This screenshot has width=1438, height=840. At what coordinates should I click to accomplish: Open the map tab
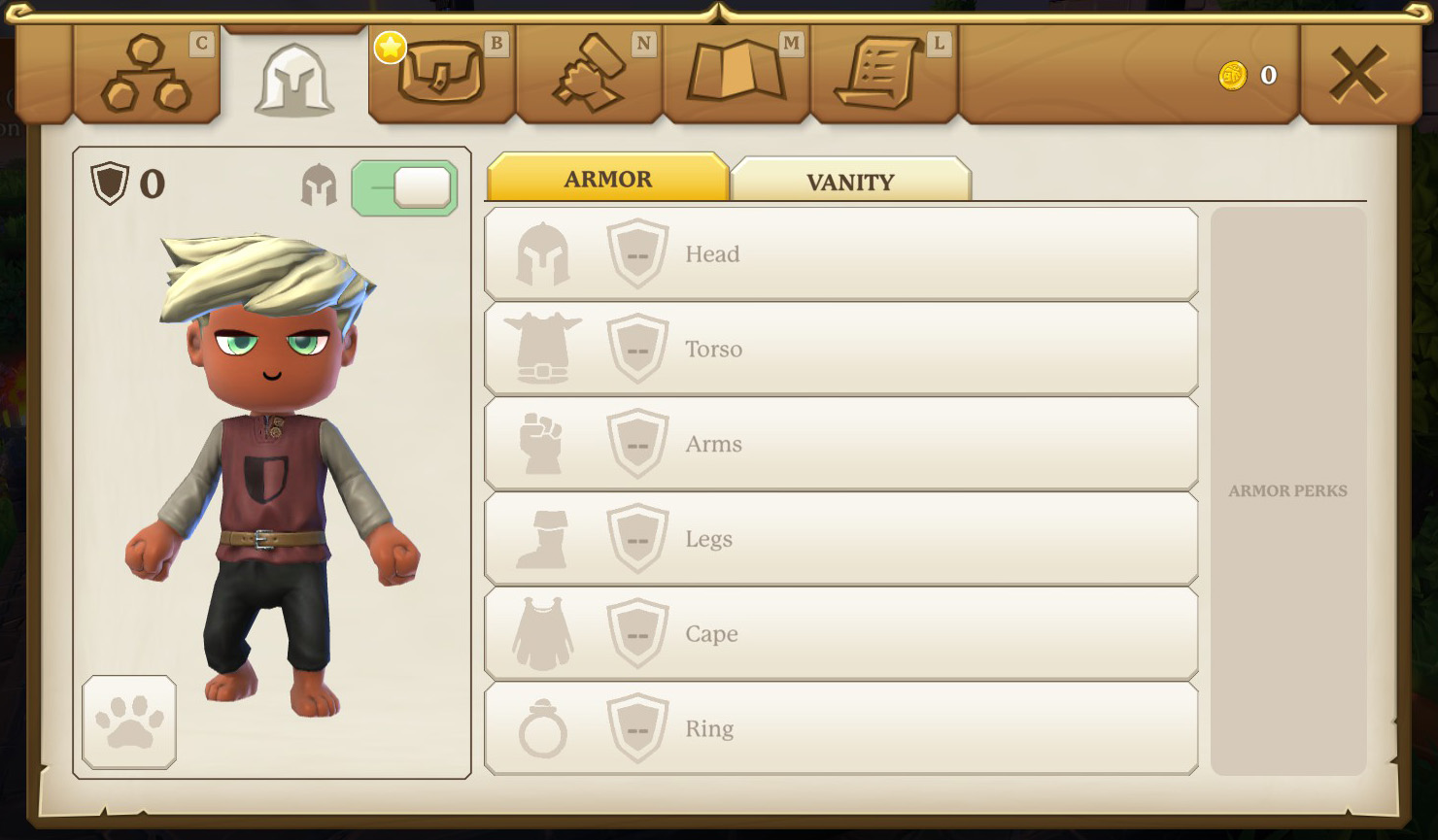[x=736, y=75]
